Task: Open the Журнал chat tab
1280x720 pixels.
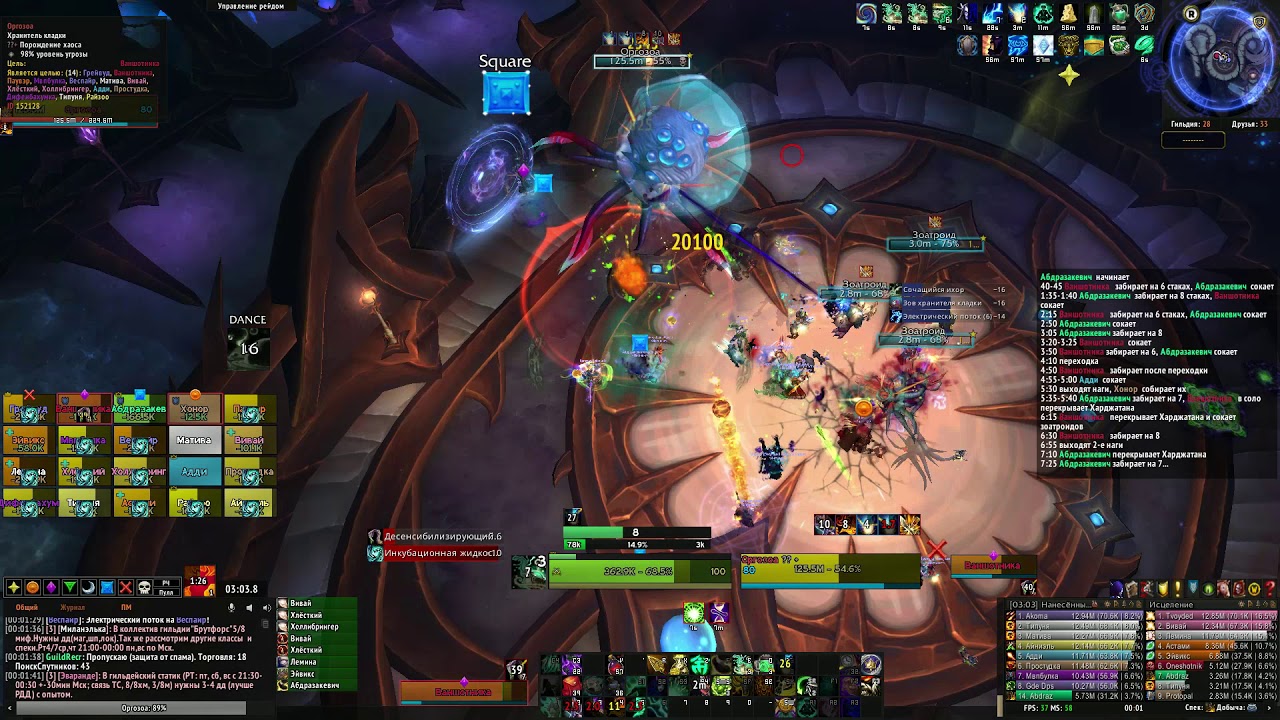Action: pyautogui.click(x=73, y=607)
